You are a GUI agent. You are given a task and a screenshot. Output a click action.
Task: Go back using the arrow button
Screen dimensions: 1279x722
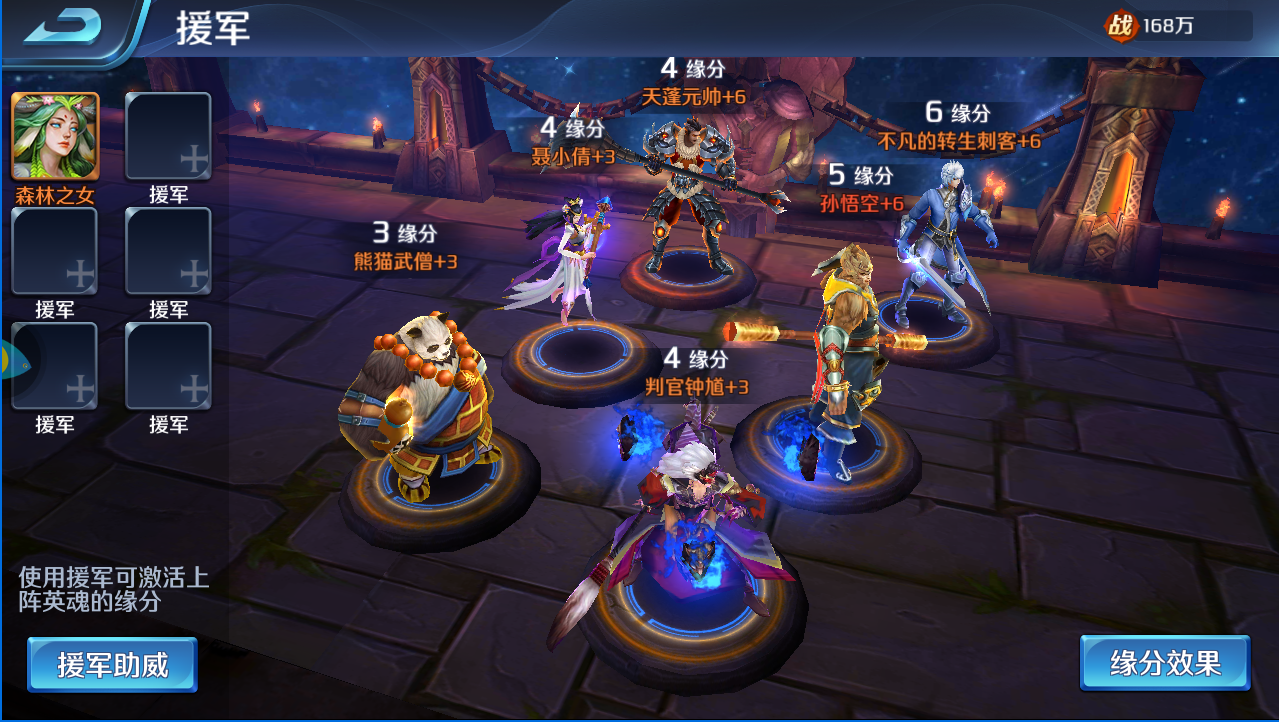pyautogui.click(x=62, y=27)
